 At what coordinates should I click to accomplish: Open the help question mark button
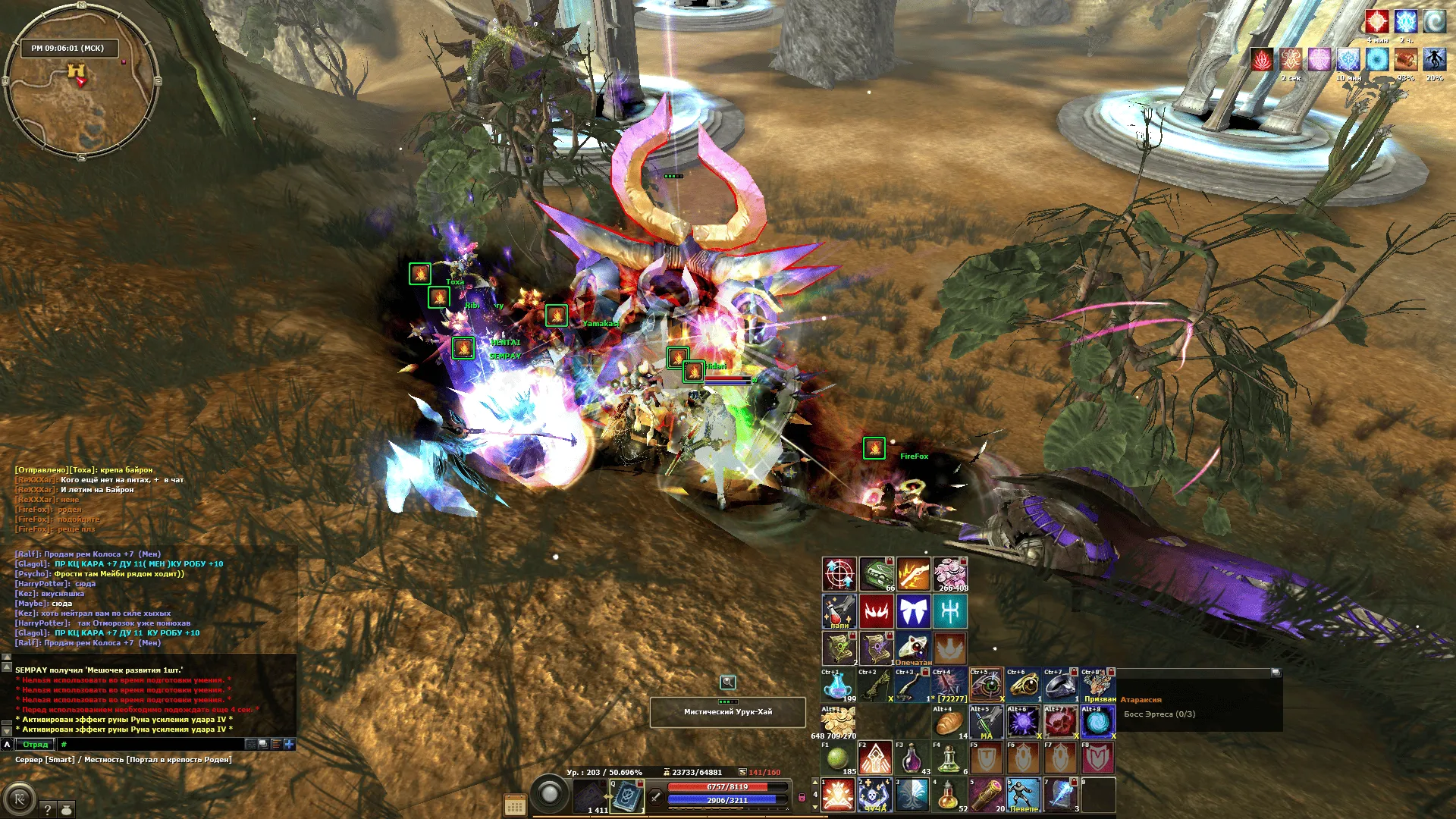(47, 809)
